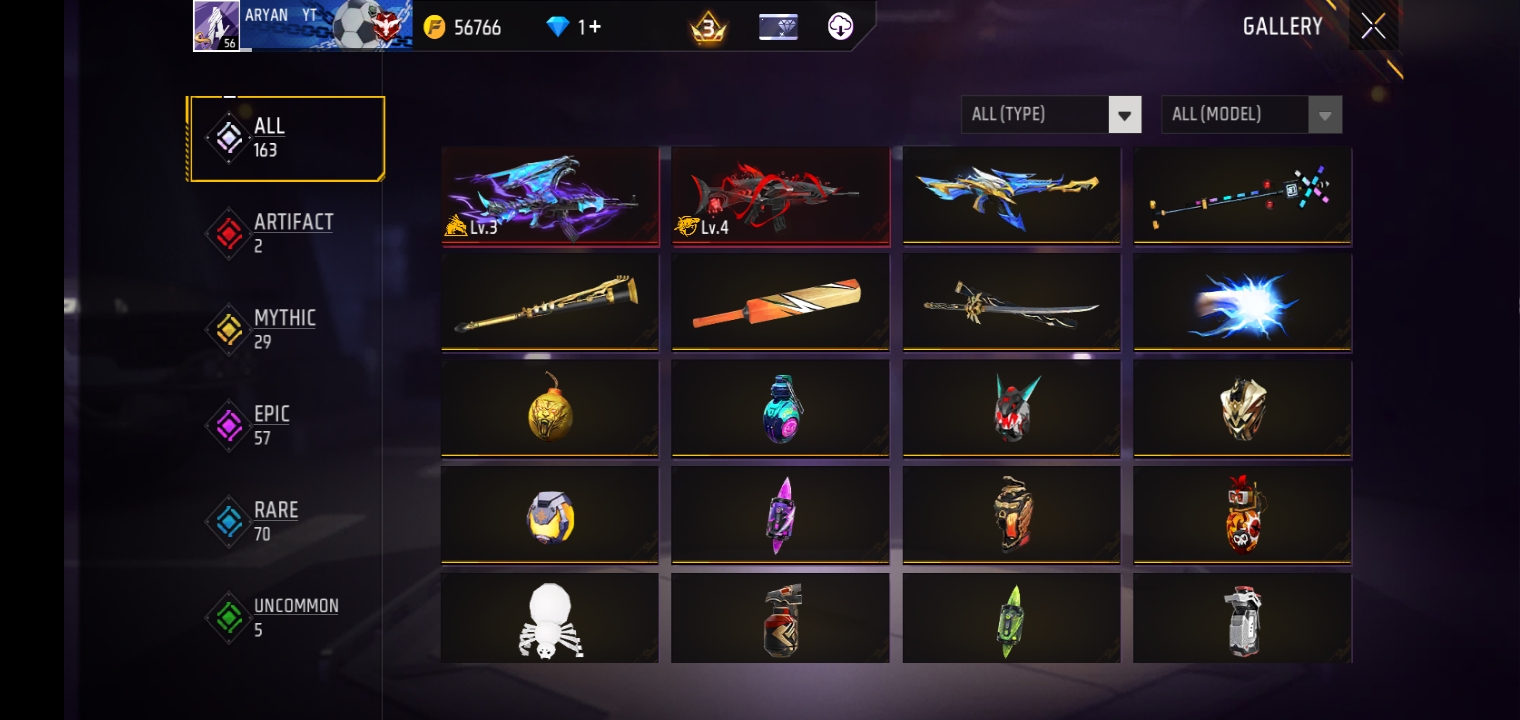The width and height of the screenshot is (1520, 720).
Task: Toggle selection of the white spider grenade skin
Action: tap(550, 618)
